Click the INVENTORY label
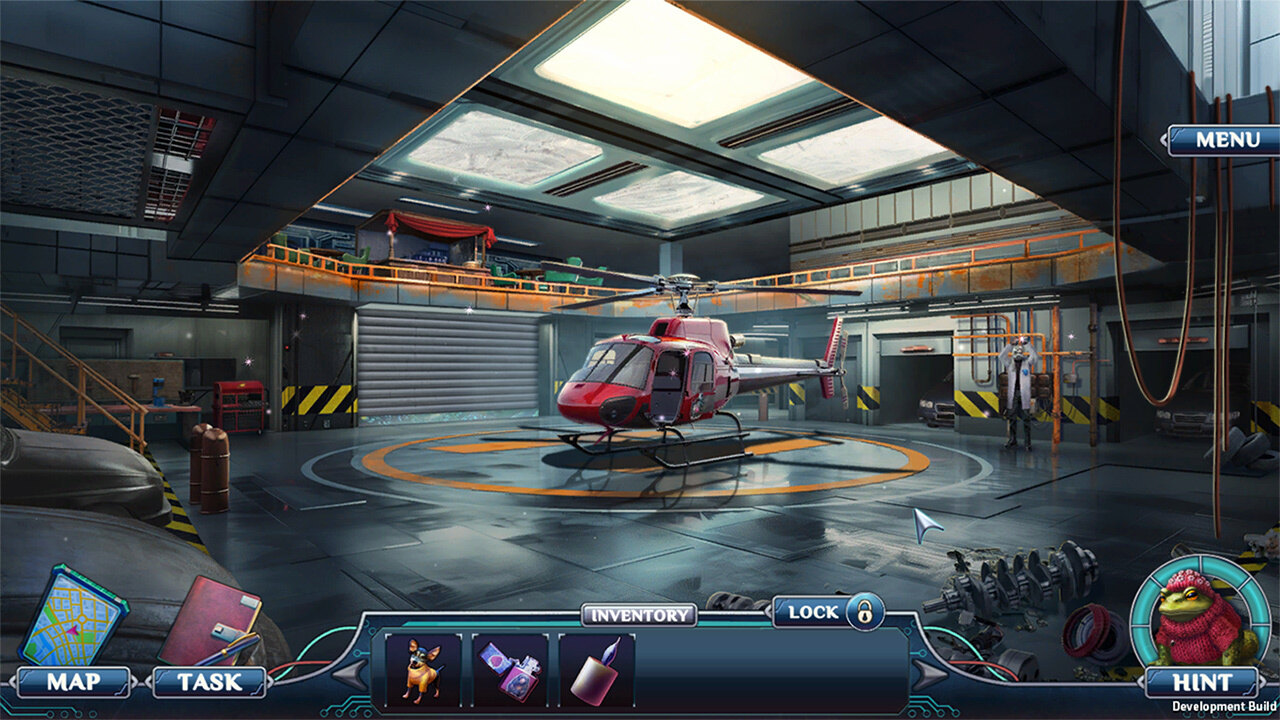 (x=639, y=615)
